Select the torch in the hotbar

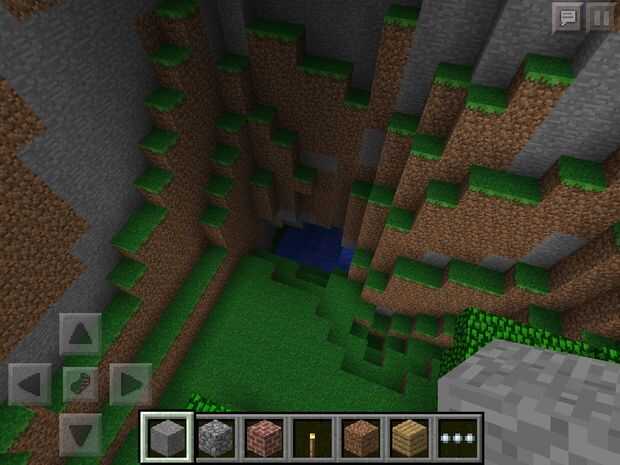tap(312, 438)
